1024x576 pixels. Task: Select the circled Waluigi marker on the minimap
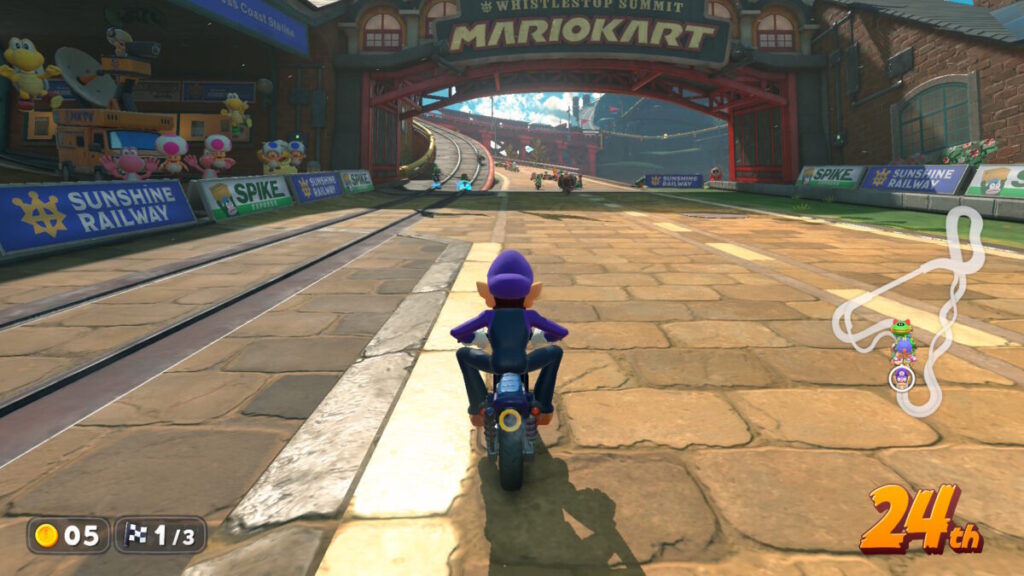click(x=901, y=378)
